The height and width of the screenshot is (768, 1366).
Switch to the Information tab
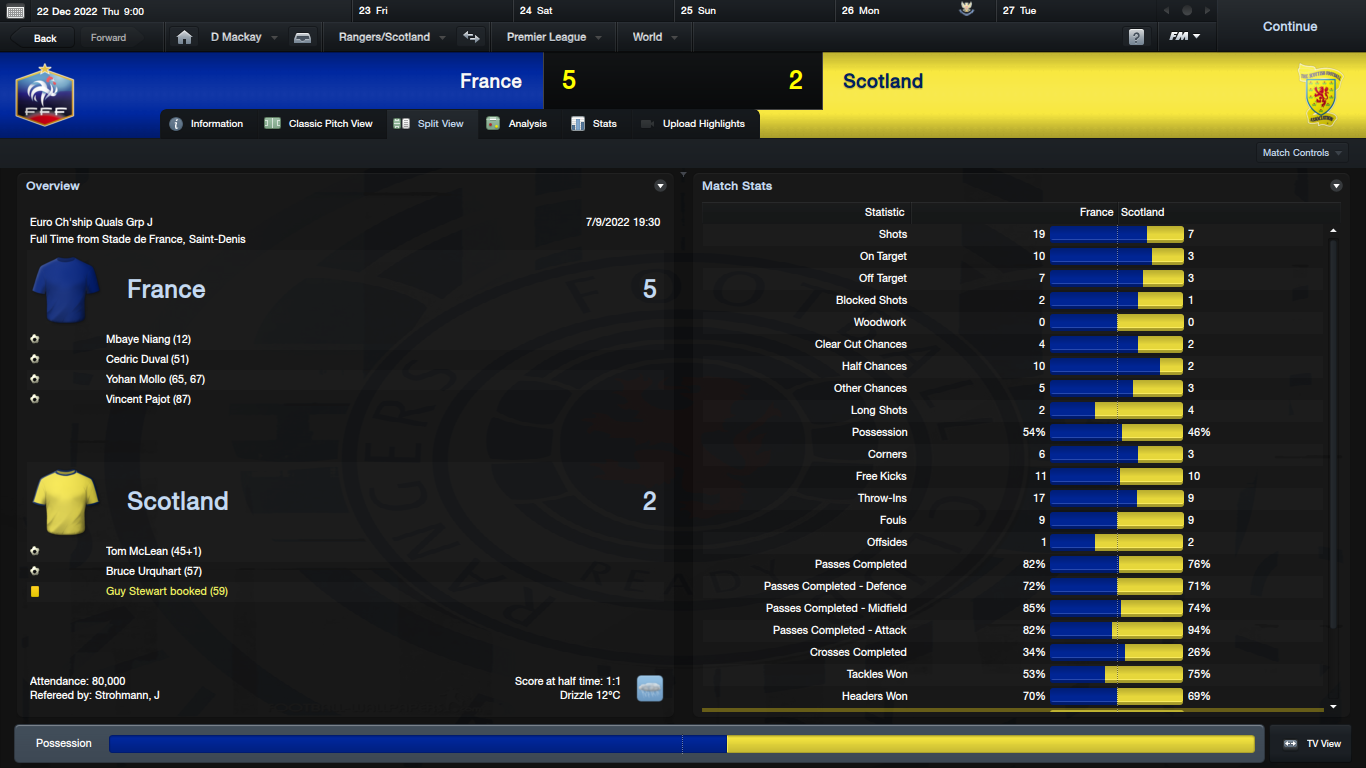point(207,124)
